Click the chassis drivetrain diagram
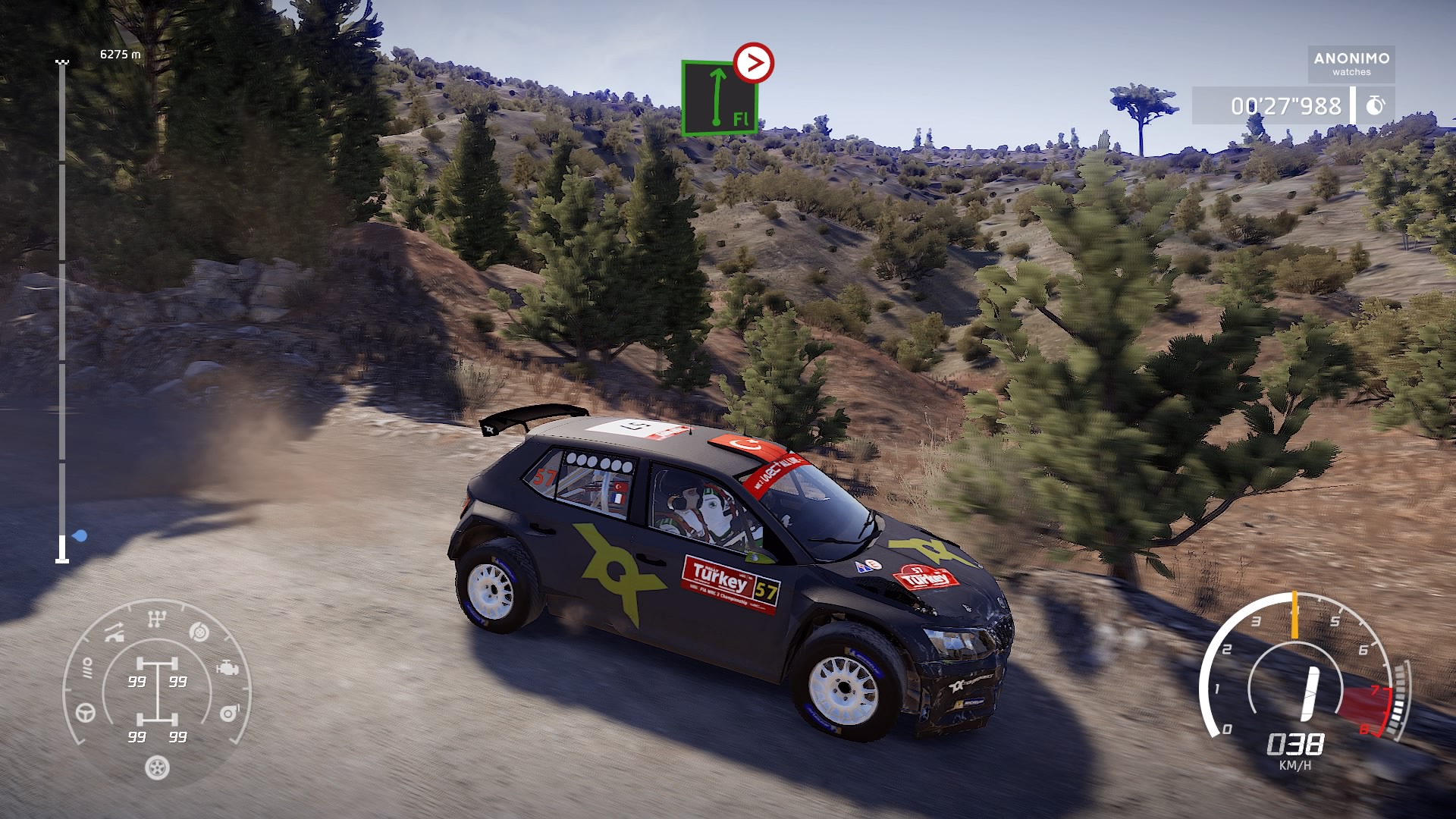1456x819 pixels. coord(158,692)
